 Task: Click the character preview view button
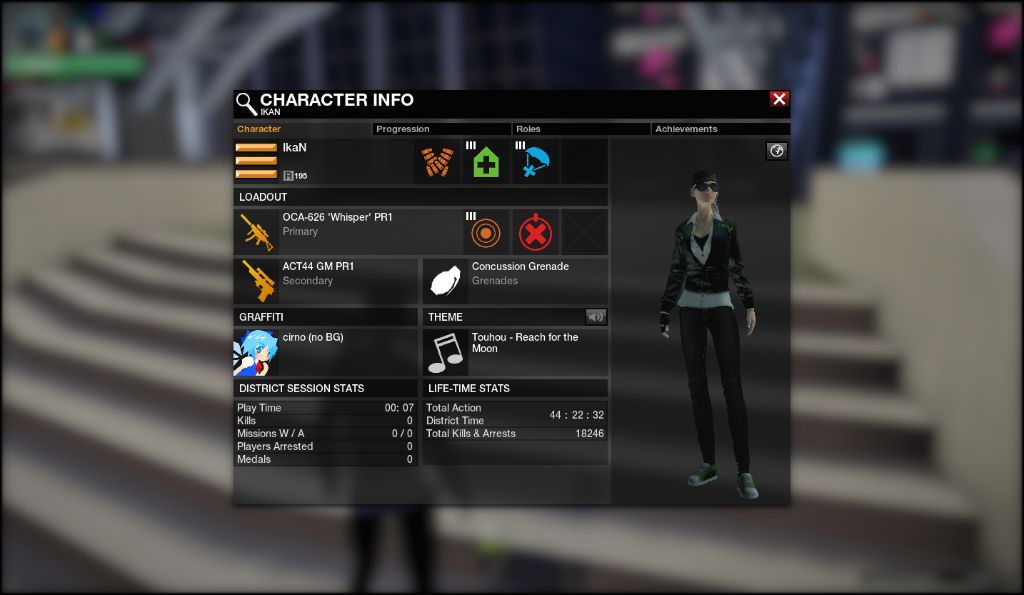point(777,151)
